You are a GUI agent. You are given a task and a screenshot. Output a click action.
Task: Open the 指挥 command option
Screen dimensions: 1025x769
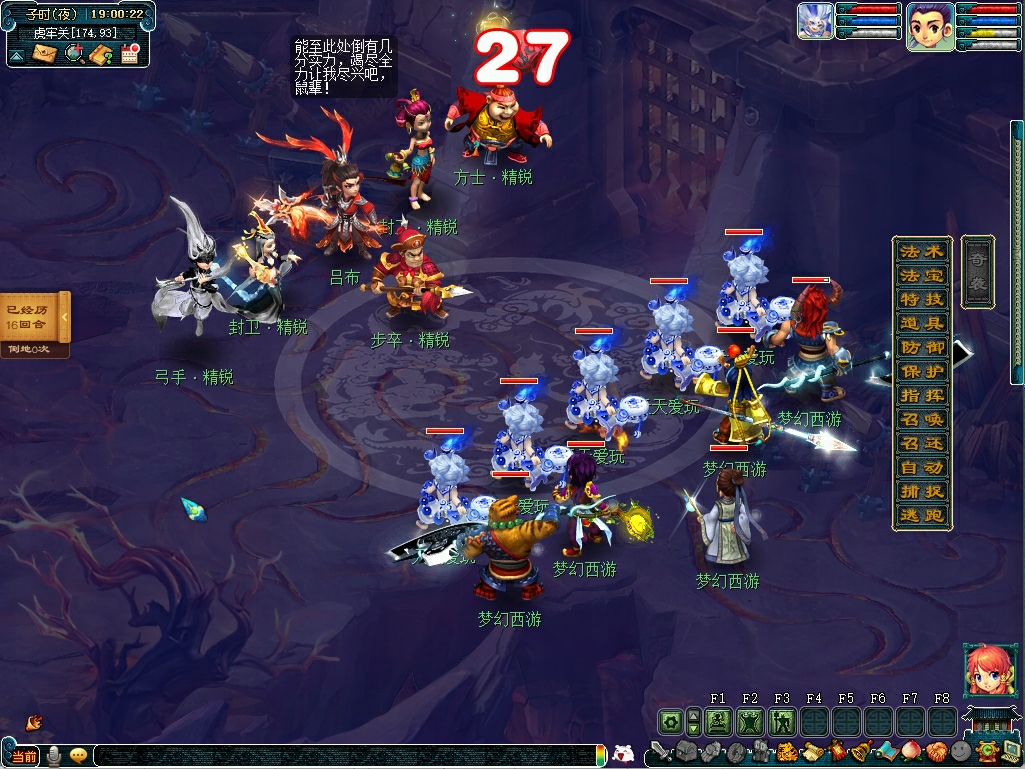coord(921,395)
